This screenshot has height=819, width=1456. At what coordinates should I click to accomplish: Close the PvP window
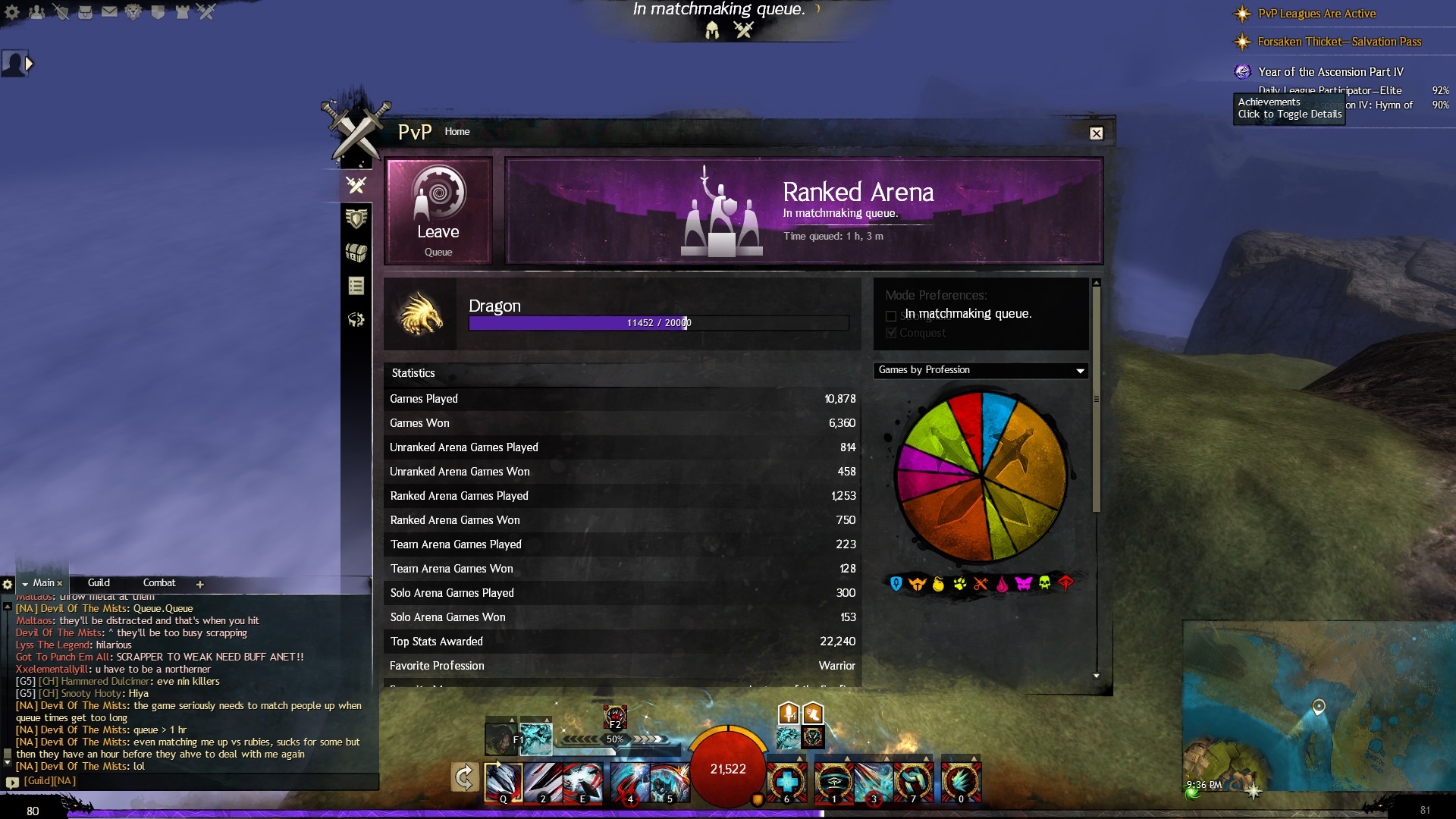pyautogui.click(x=1097, y=133)
